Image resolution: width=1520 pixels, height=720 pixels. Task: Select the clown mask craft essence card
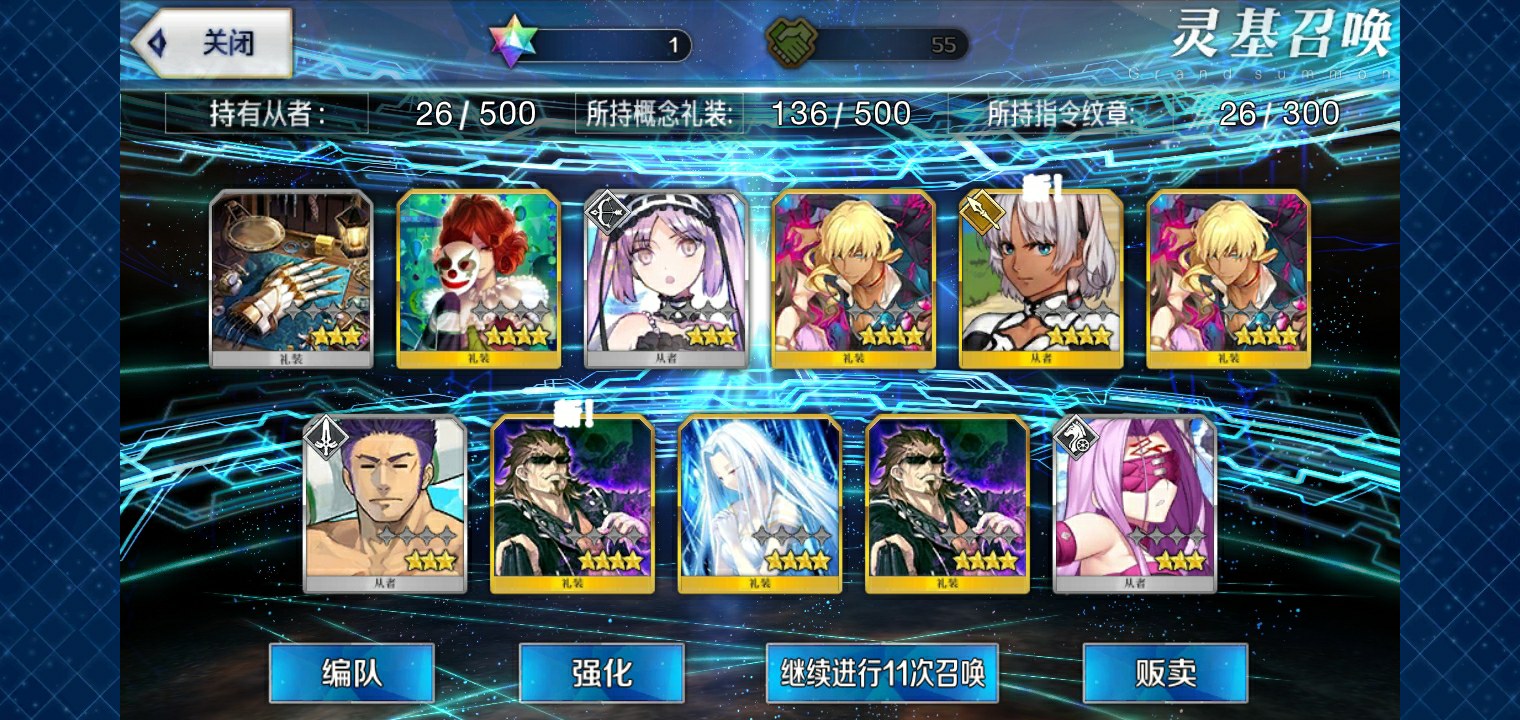pyautogui.click(x=478, y=278)
